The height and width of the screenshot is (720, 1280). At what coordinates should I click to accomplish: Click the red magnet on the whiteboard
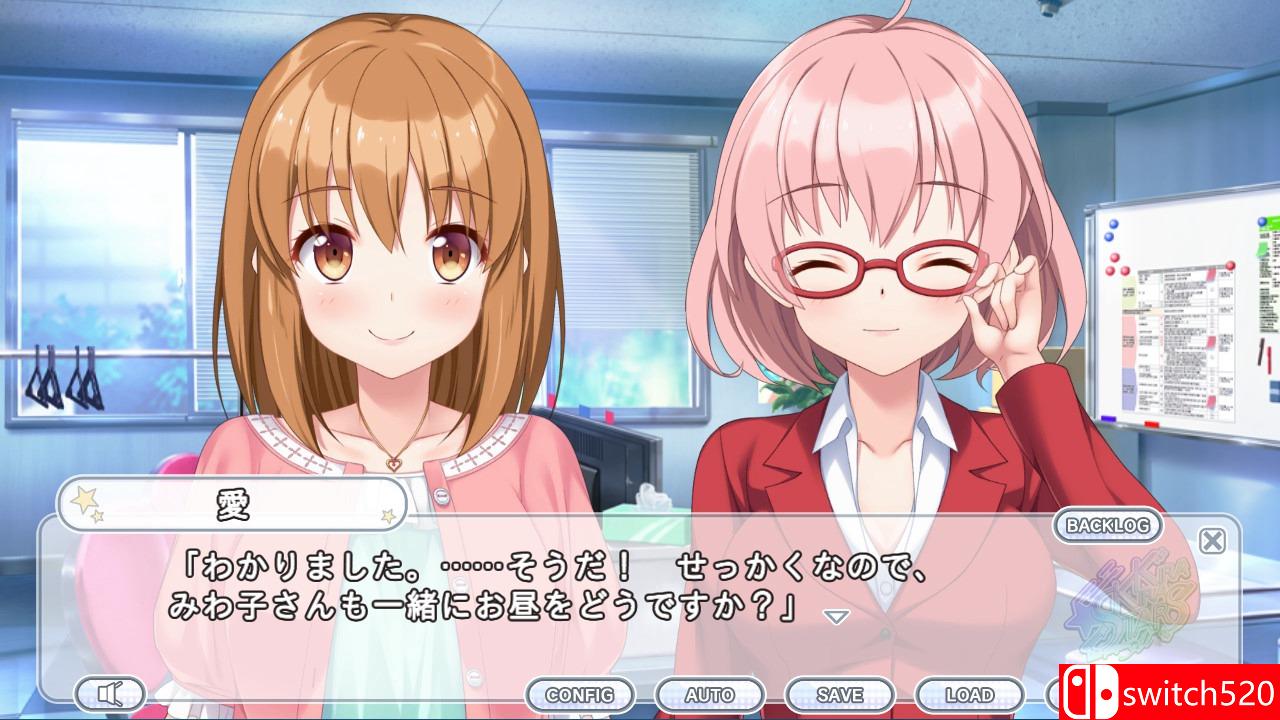coord(1116,258)
